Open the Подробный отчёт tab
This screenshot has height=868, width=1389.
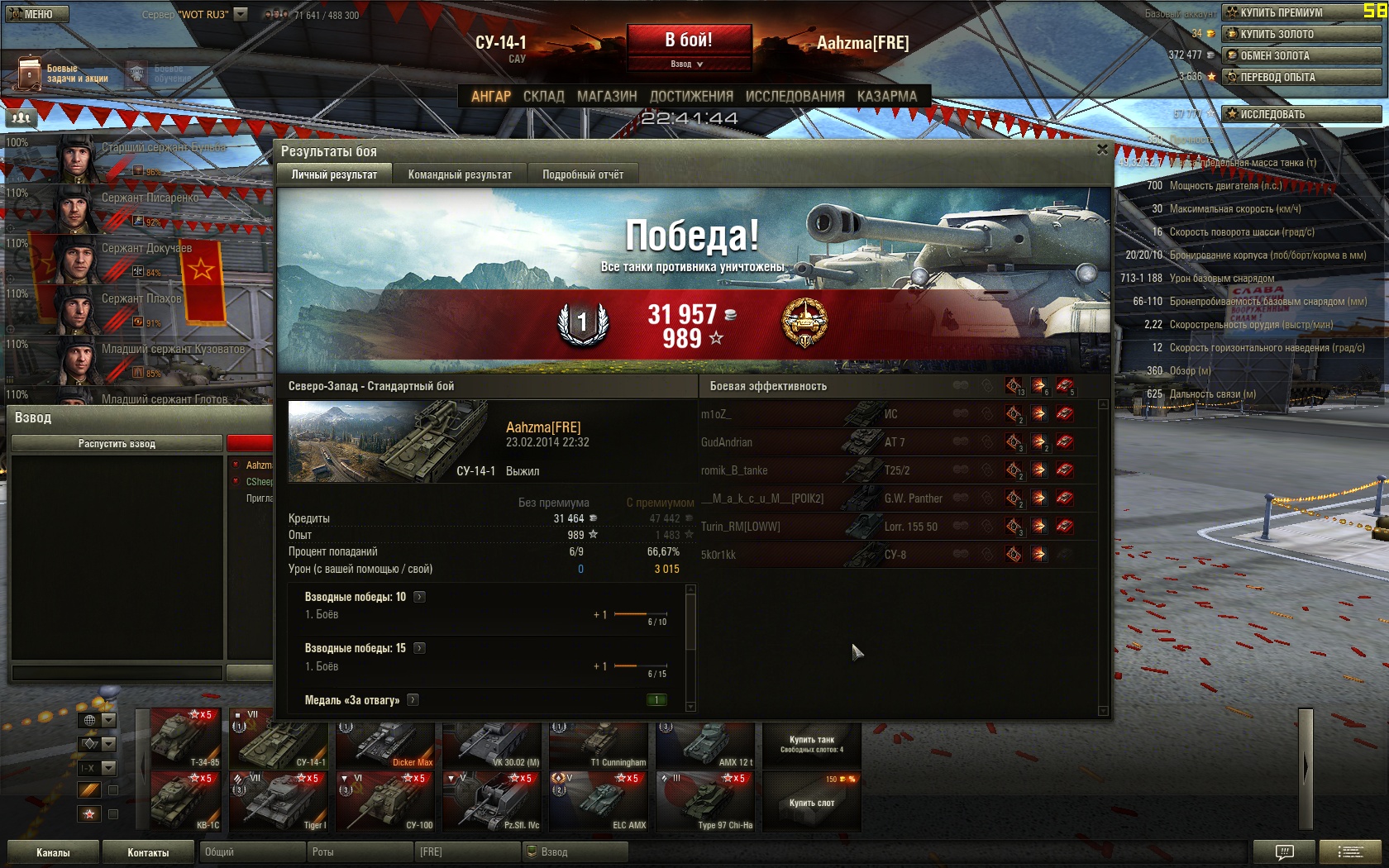pyautogui.click(x=583, y=174)
